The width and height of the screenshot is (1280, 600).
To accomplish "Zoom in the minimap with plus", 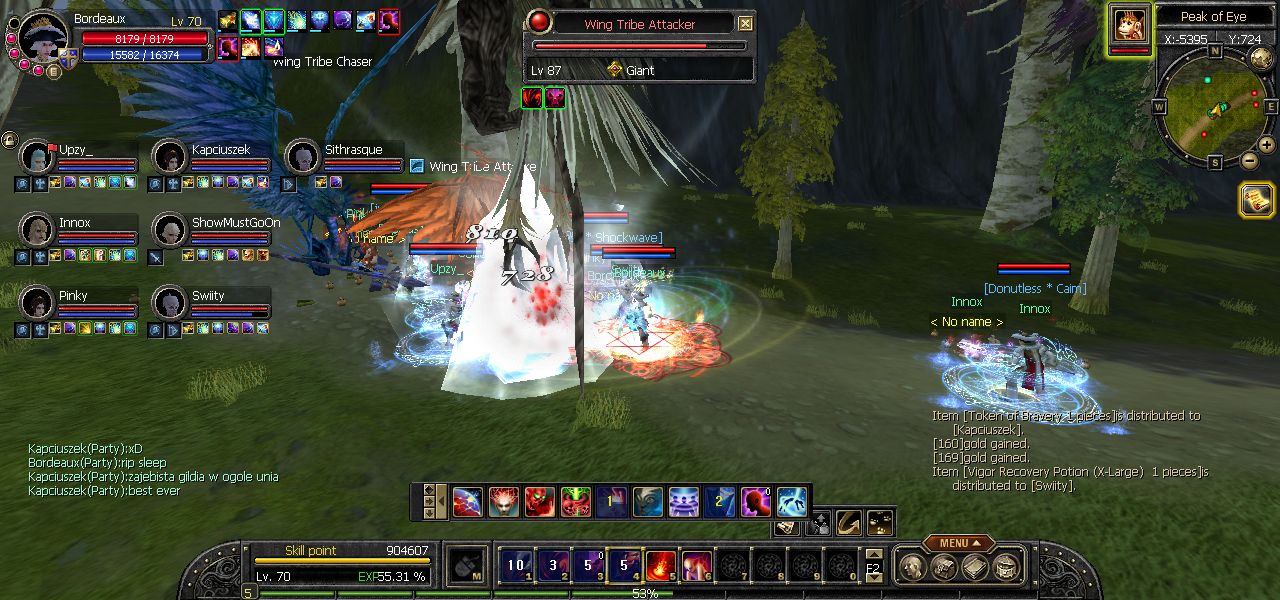I will [1267, 145].
